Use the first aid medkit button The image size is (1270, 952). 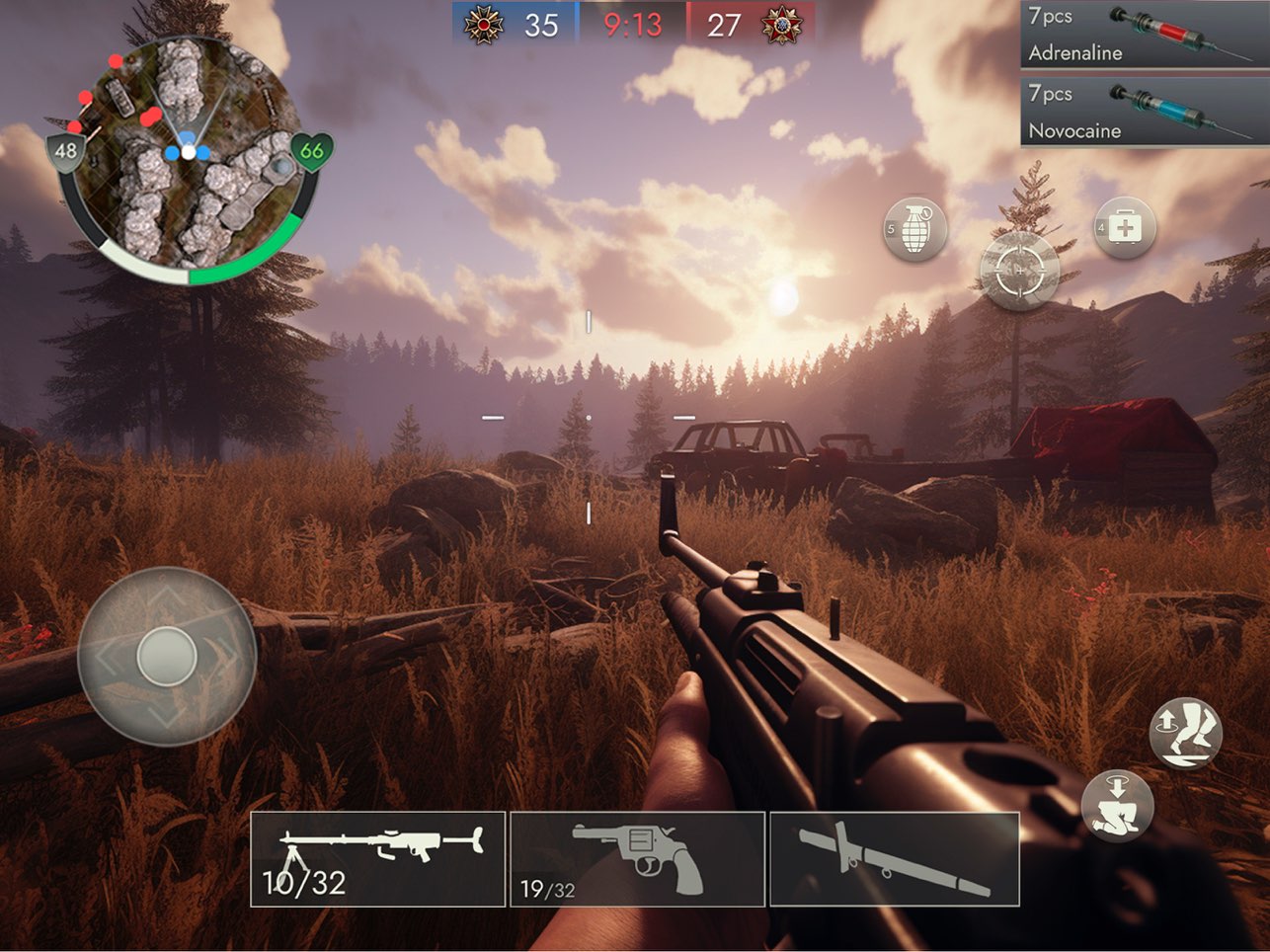(x=1124, y=228)
